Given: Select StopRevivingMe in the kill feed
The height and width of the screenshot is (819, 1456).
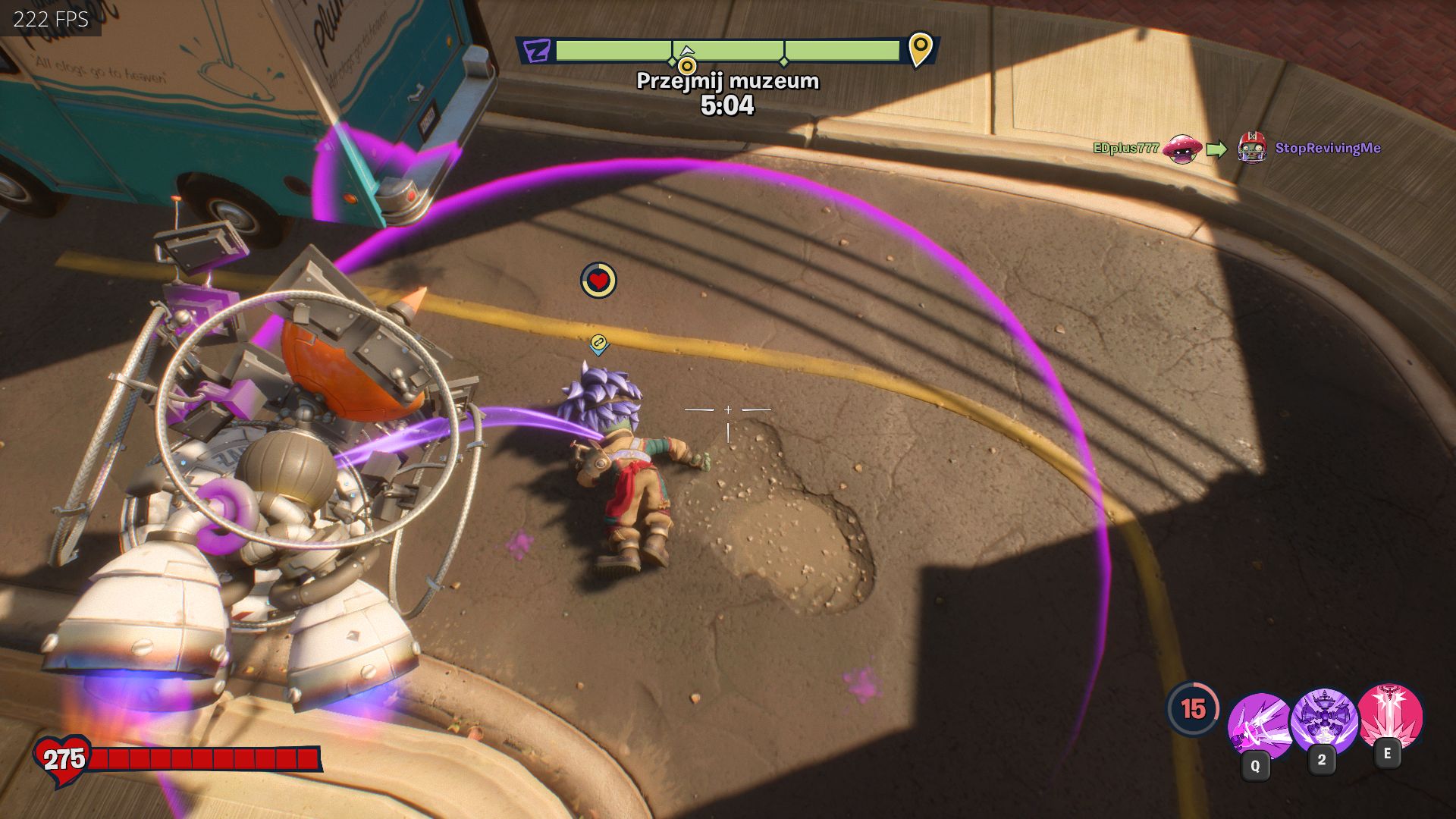Looking at the screenshot, I should coord(1327,148).
